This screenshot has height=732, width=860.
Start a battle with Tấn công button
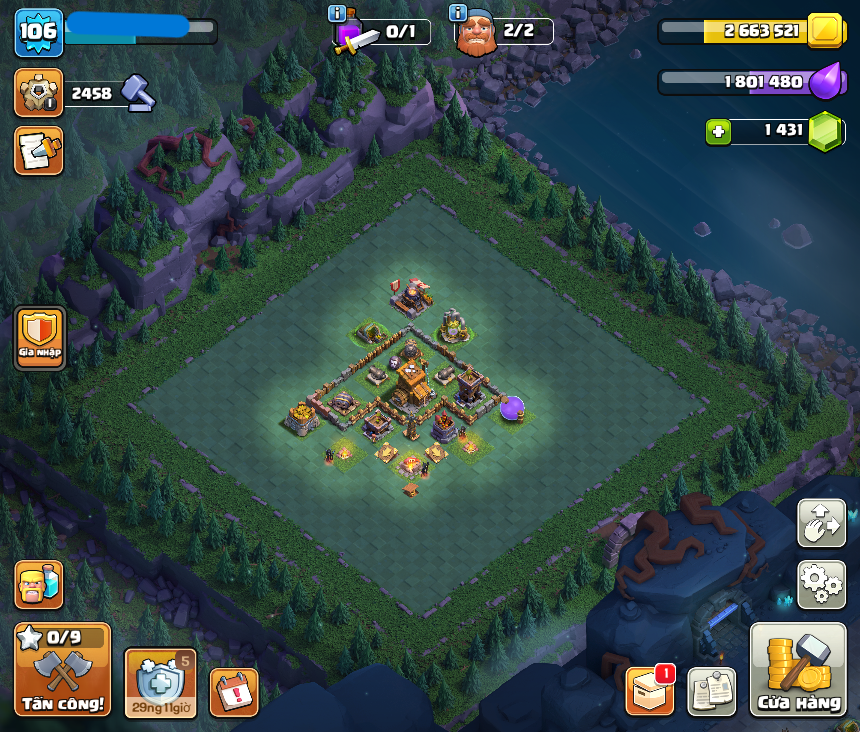[x=62, y=670]
